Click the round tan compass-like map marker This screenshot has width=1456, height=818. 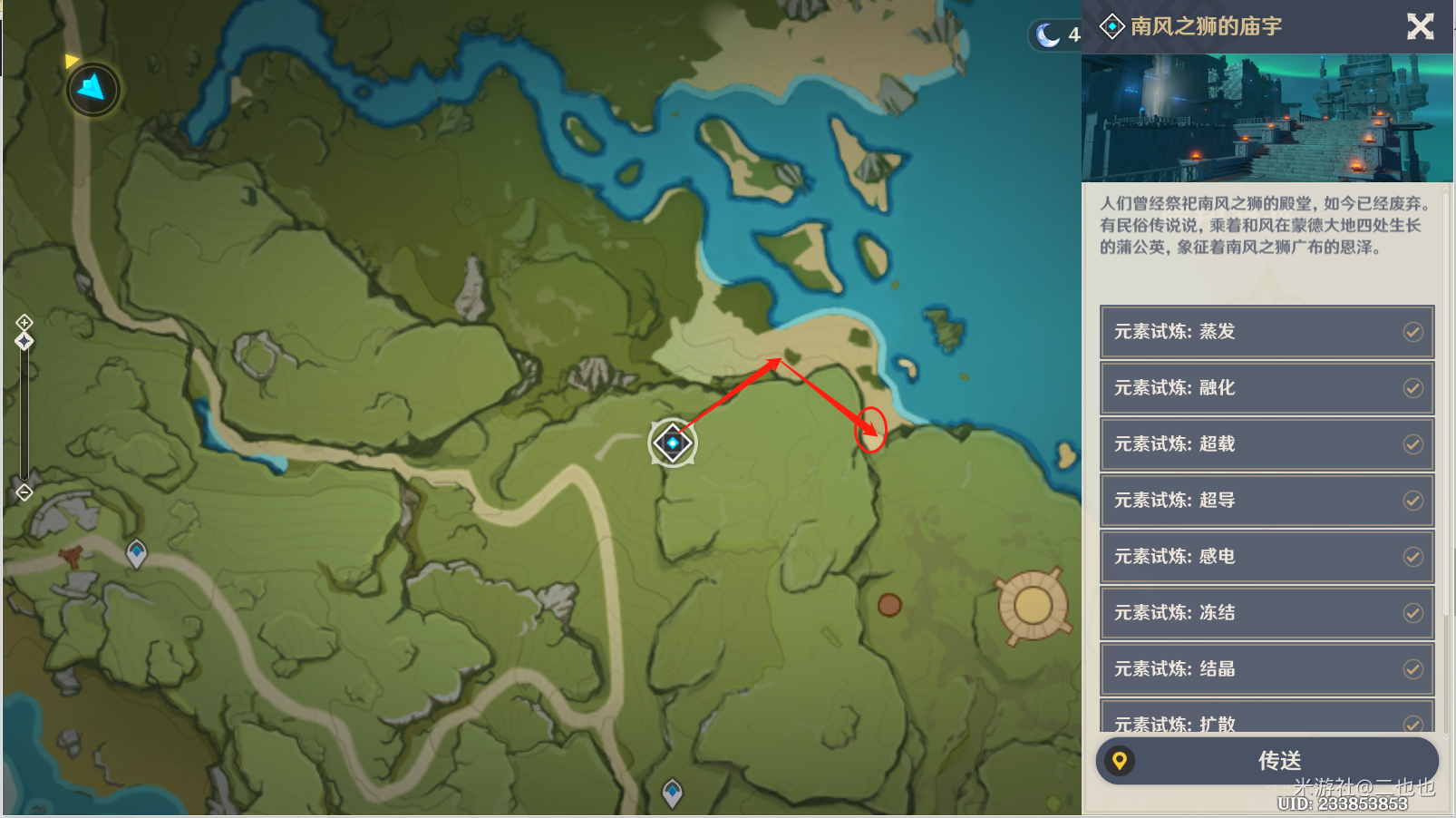click(1033, 605)
